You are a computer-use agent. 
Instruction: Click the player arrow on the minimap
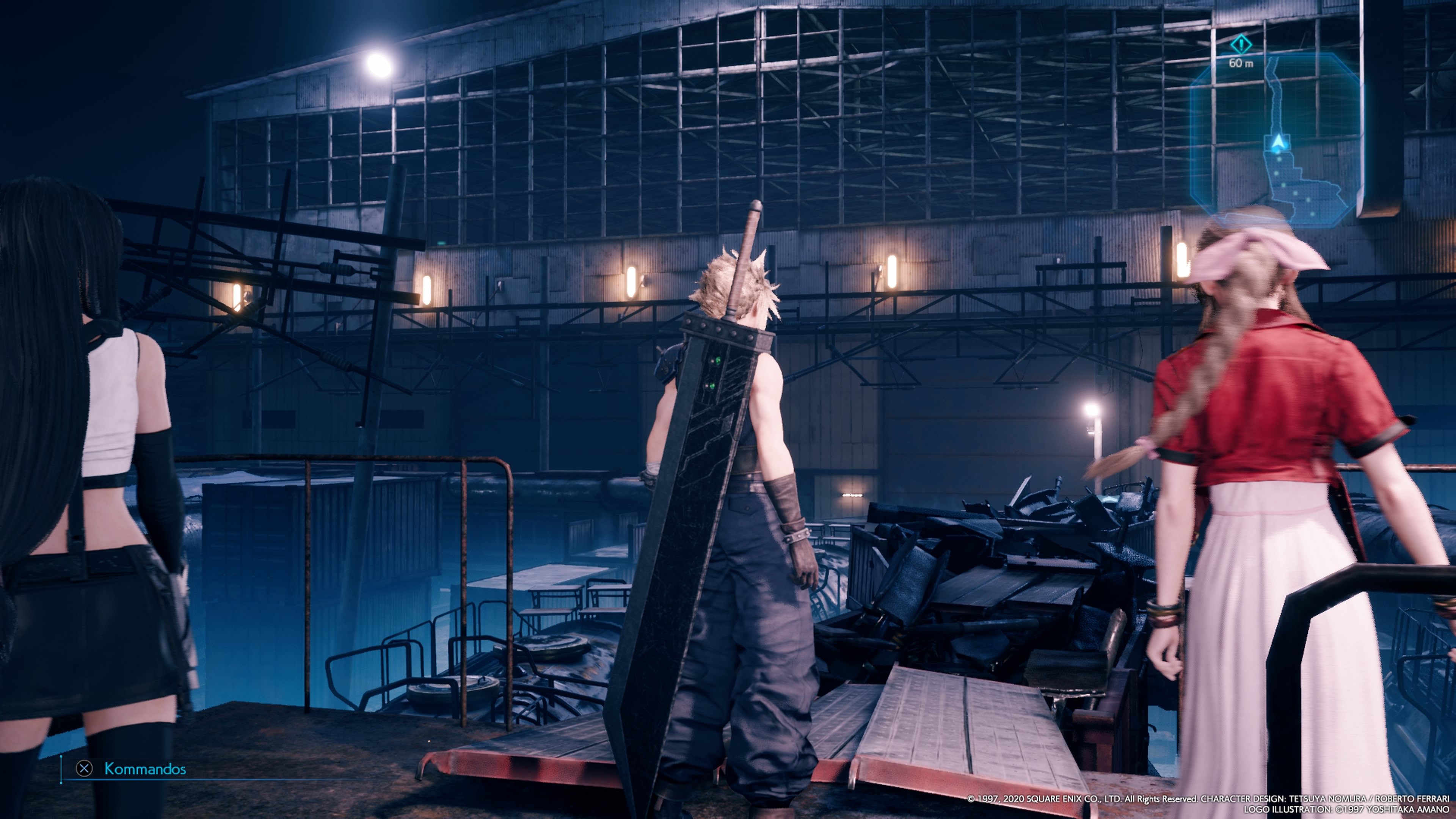(x=1278, y=143)
